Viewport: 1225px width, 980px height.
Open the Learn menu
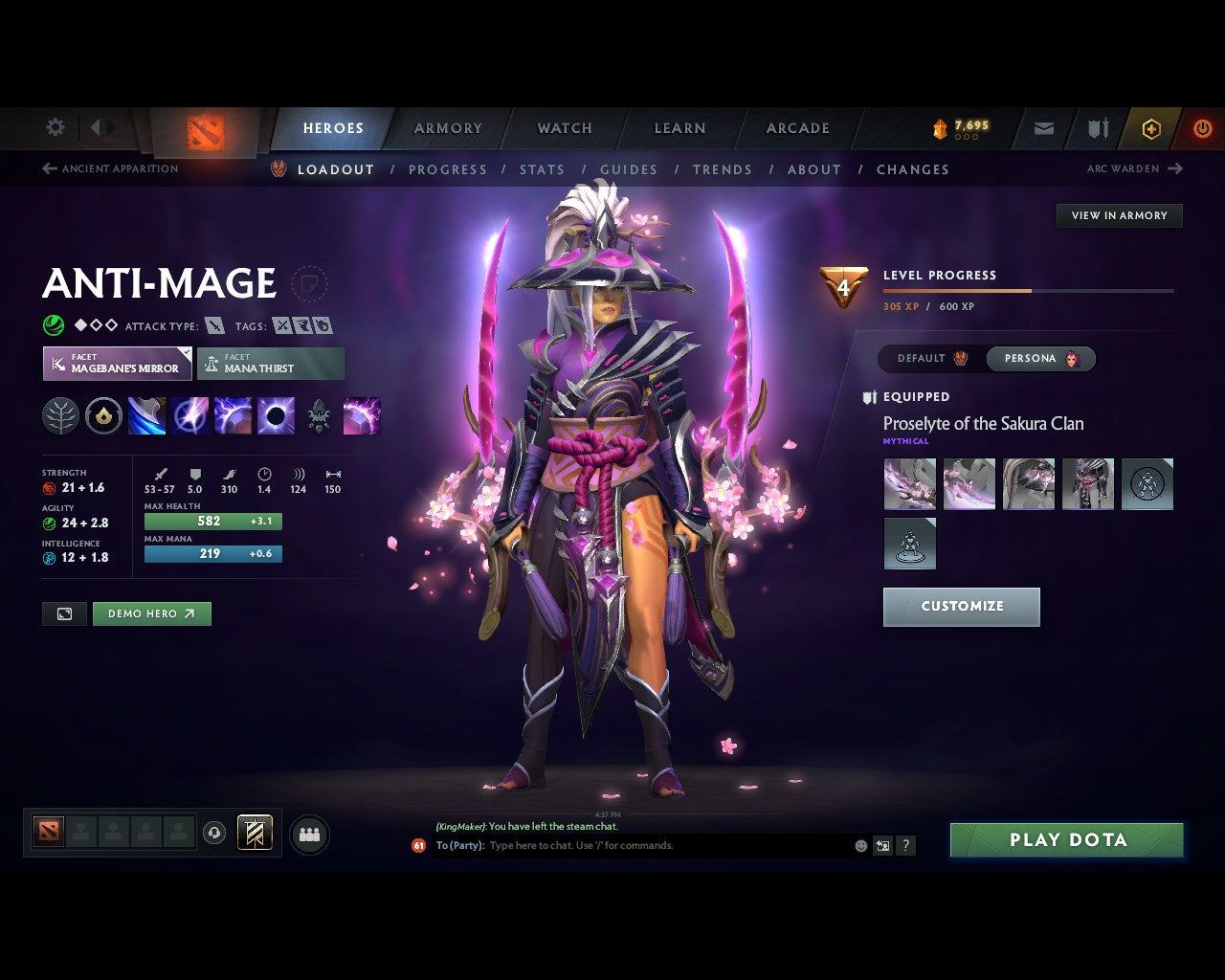click(679, 128)
